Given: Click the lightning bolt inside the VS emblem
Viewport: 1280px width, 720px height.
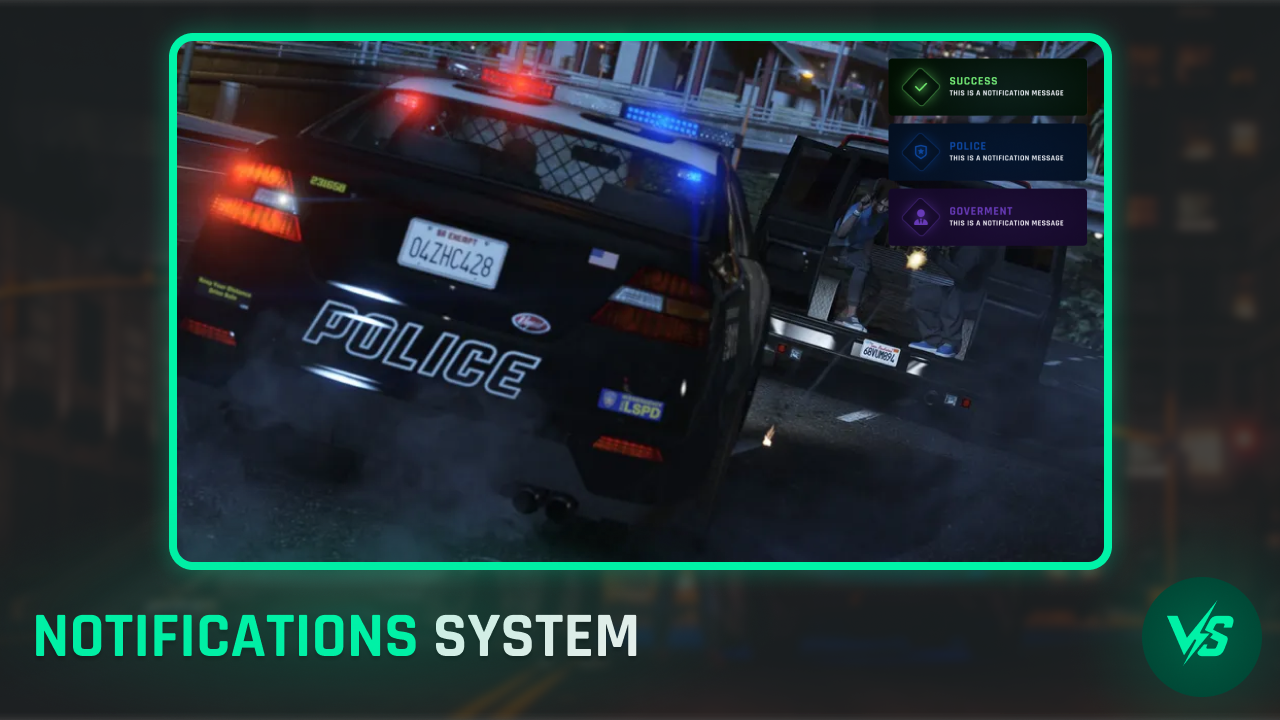Looking at the screenshot, I should tap(1199, 634).
